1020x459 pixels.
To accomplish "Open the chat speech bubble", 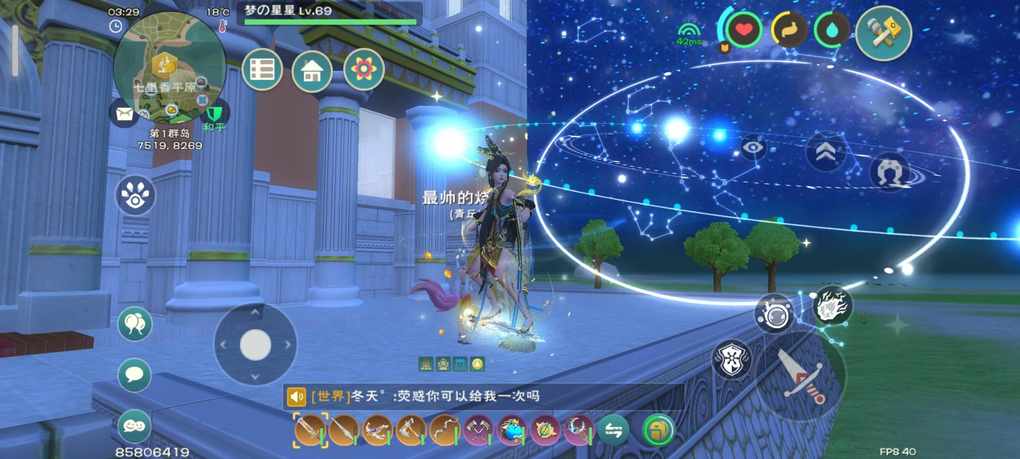I will [134, 375].
